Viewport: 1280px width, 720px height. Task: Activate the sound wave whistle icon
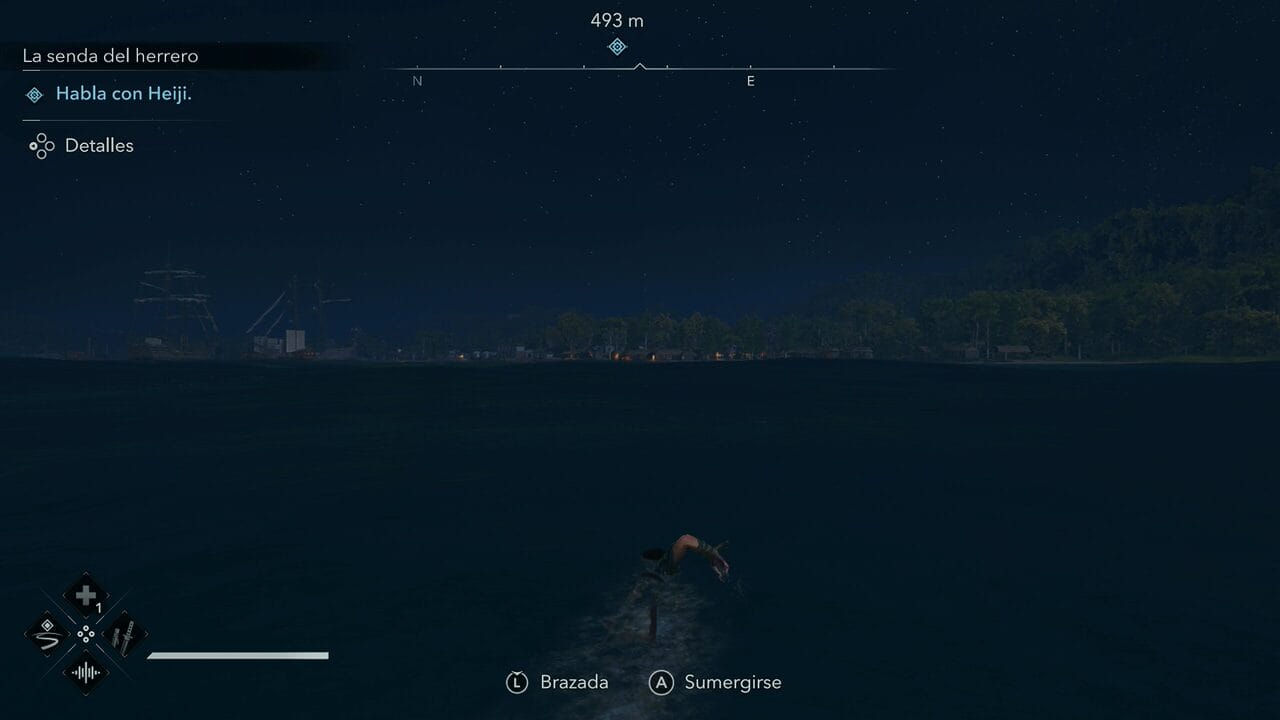[86, 673]
